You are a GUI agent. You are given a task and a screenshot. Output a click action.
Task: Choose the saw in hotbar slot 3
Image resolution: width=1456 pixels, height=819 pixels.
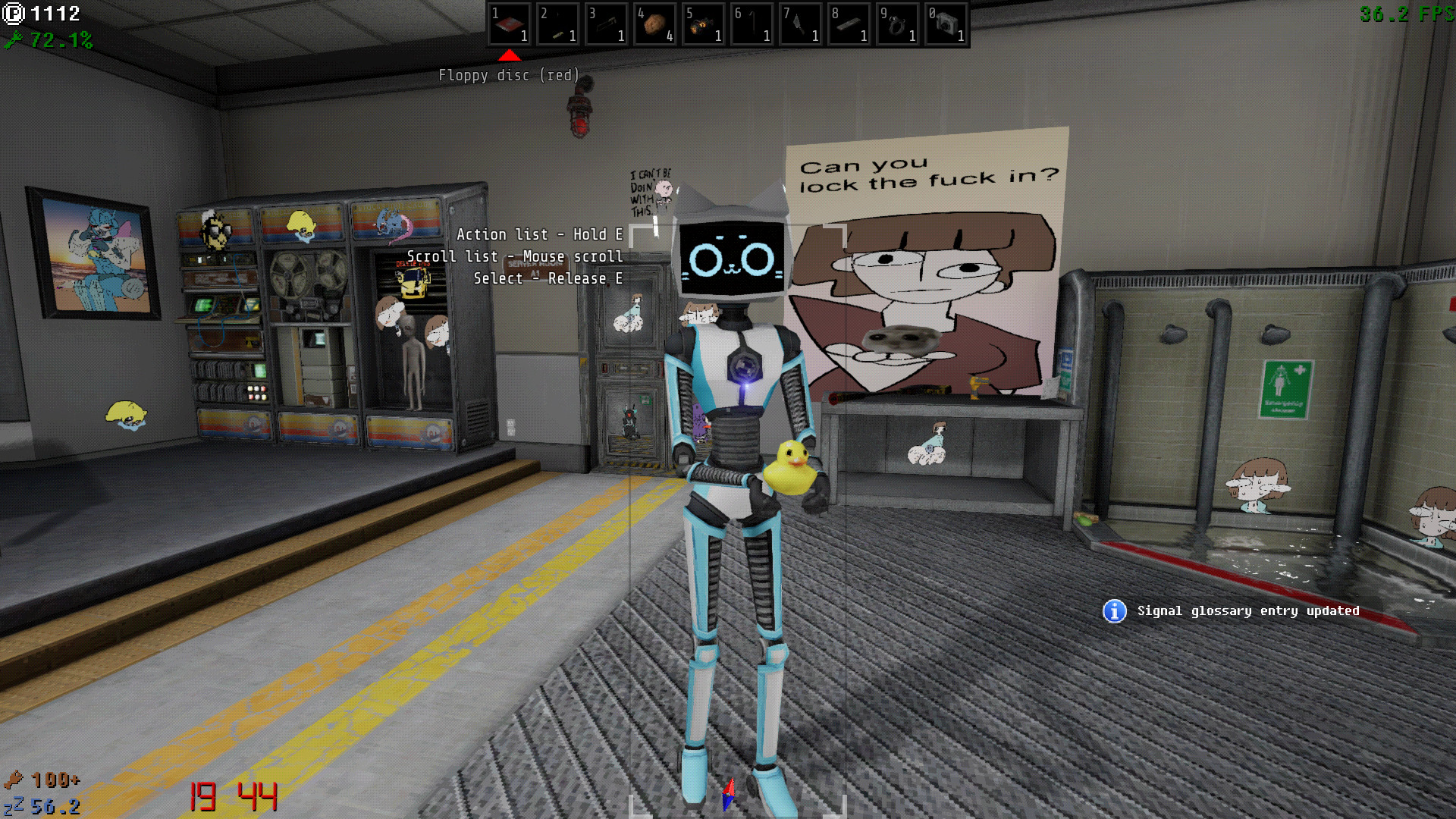click(x=607, y=25)
